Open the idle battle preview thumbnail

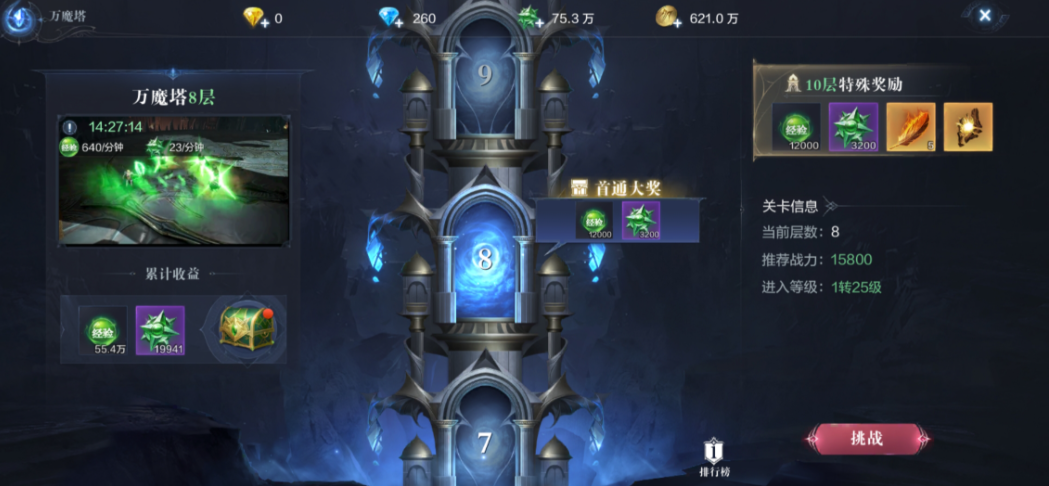click(173, 180)
